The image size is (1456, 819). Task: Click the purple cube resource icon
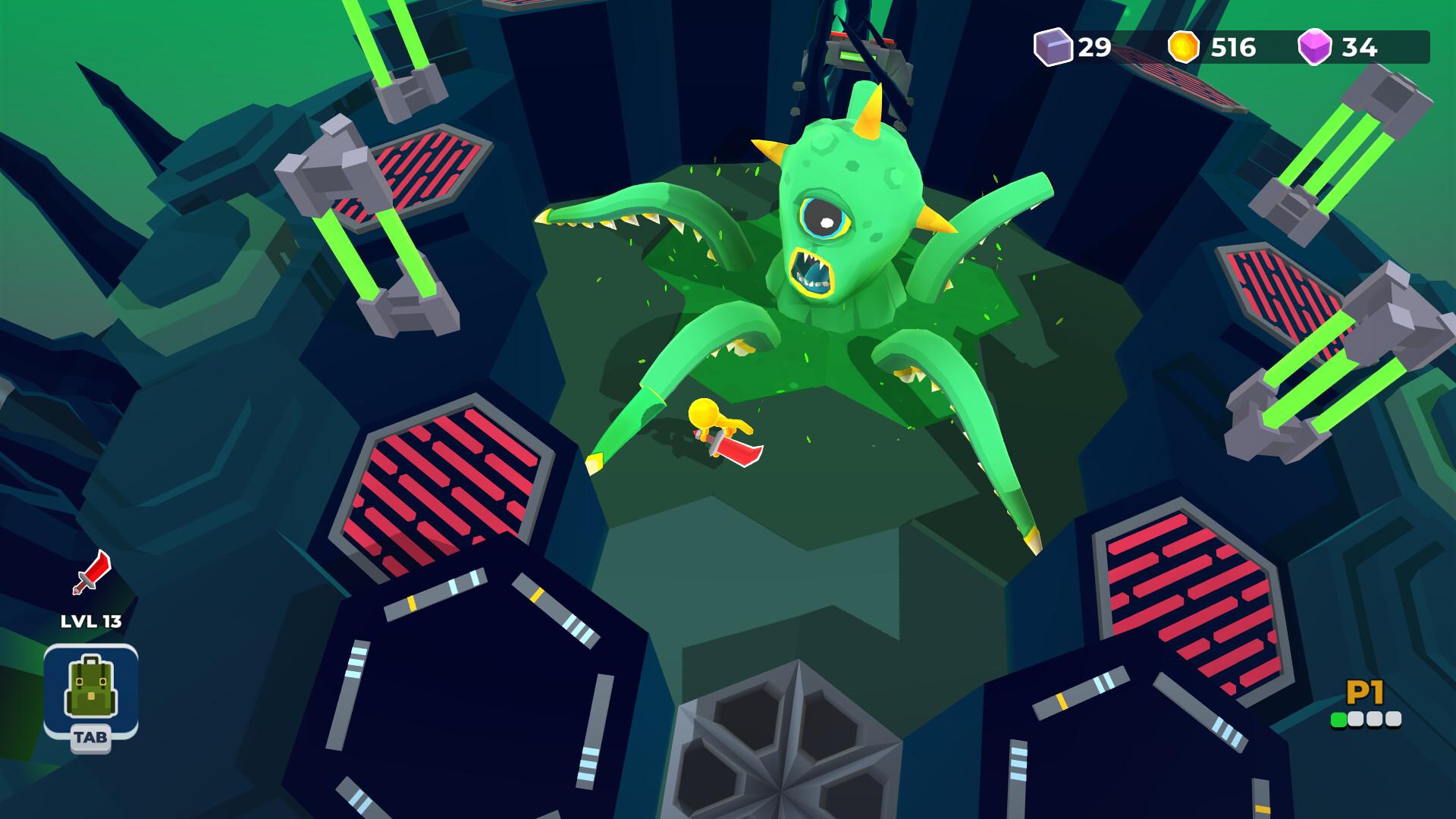pos(1053,47)
